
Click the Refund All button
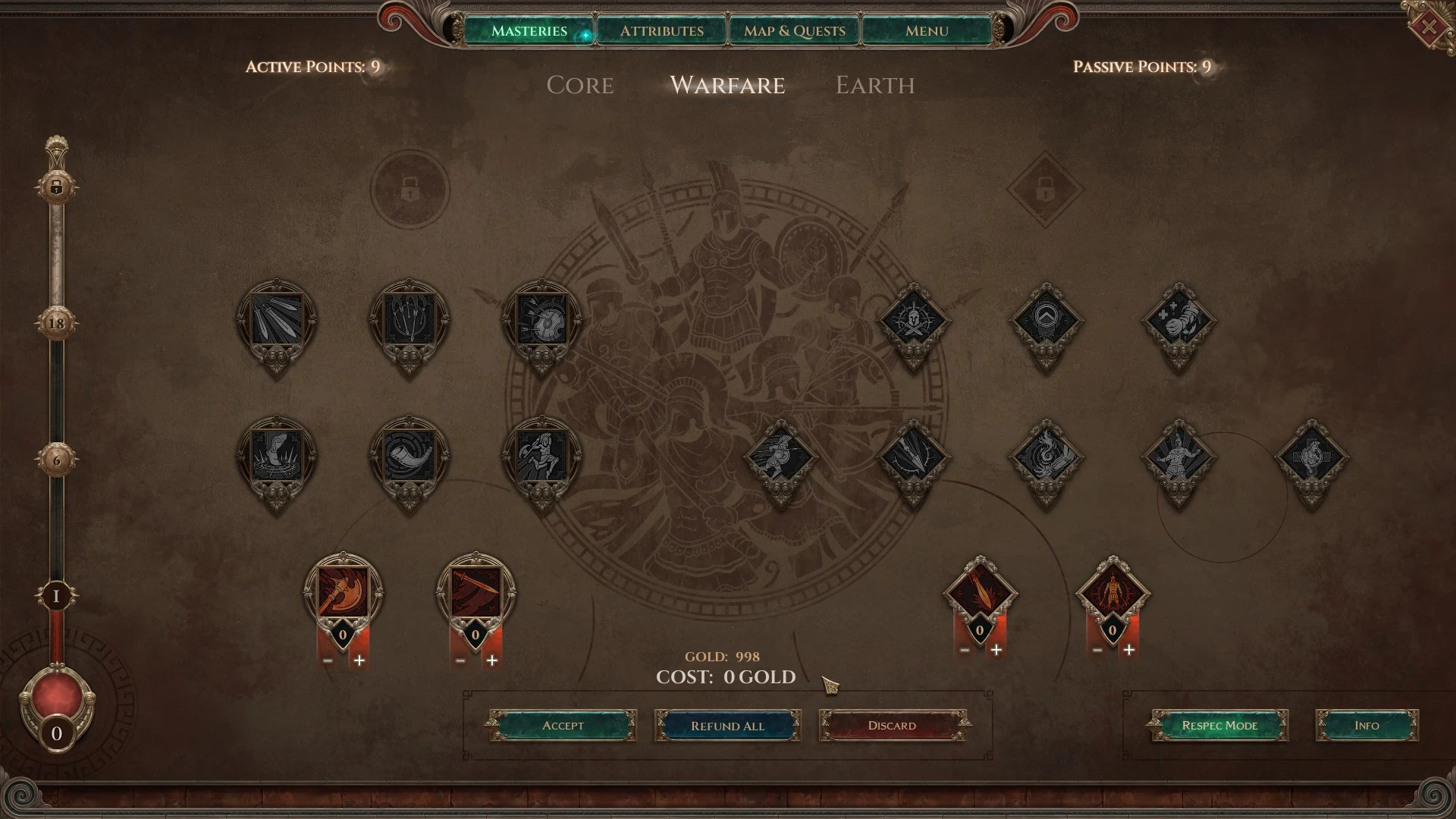click(727, 726)
